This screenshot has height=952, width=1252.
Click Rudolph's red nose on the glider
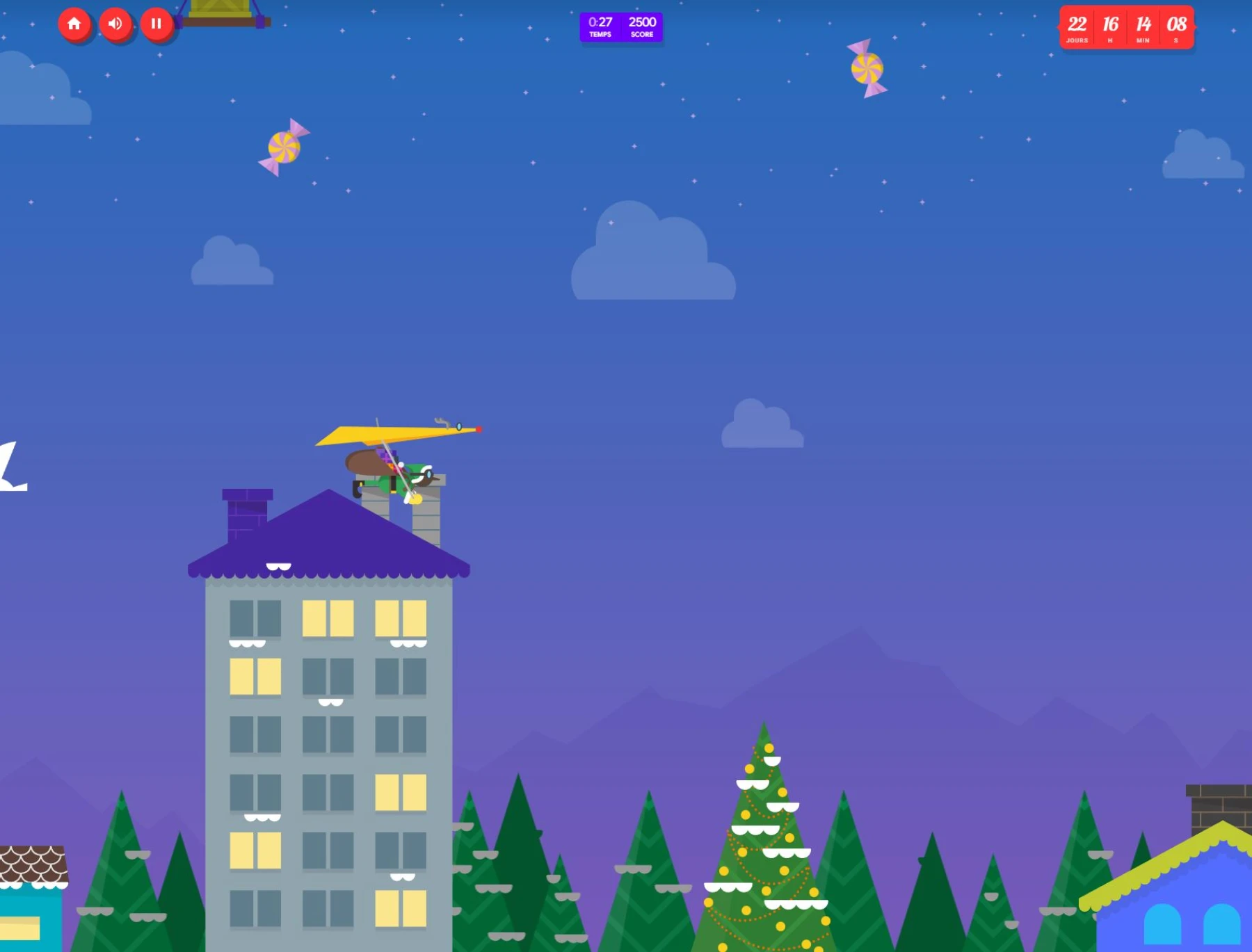click(480, 430)
